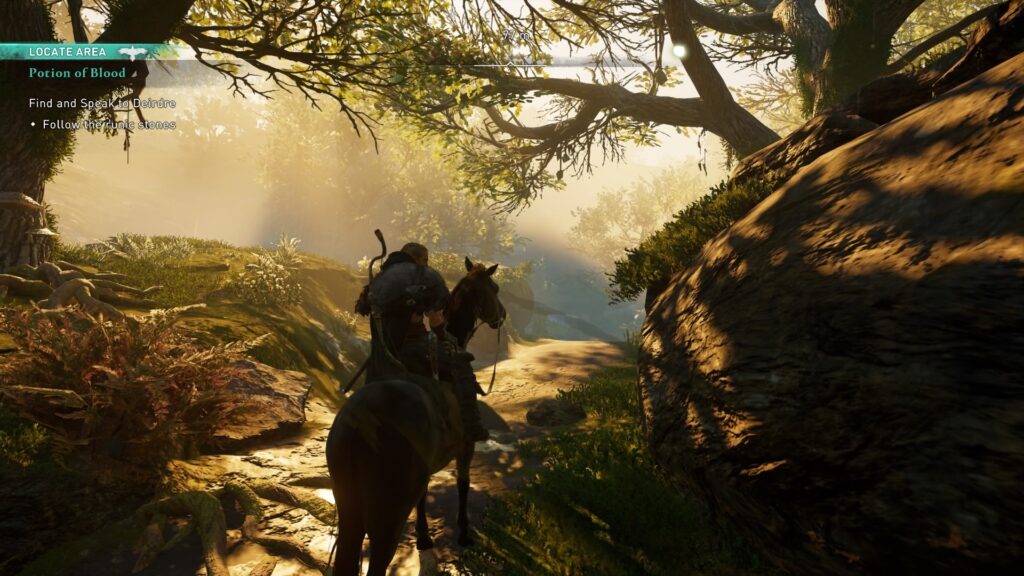Click the raven icon on the banner
1024x576 pixels.
point(132,52)
